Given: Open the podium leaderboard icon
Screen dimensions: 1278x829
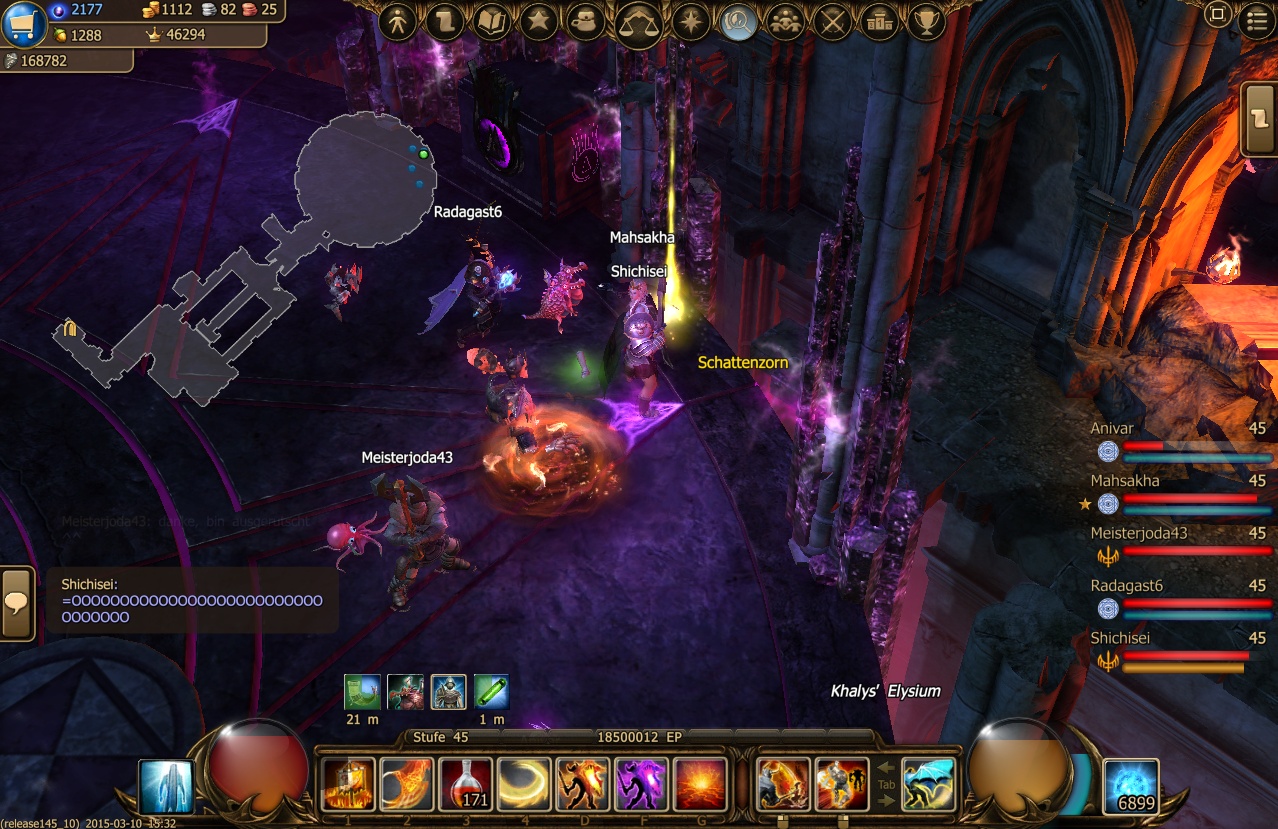Looking at the screenshot, I should point(880,22).
